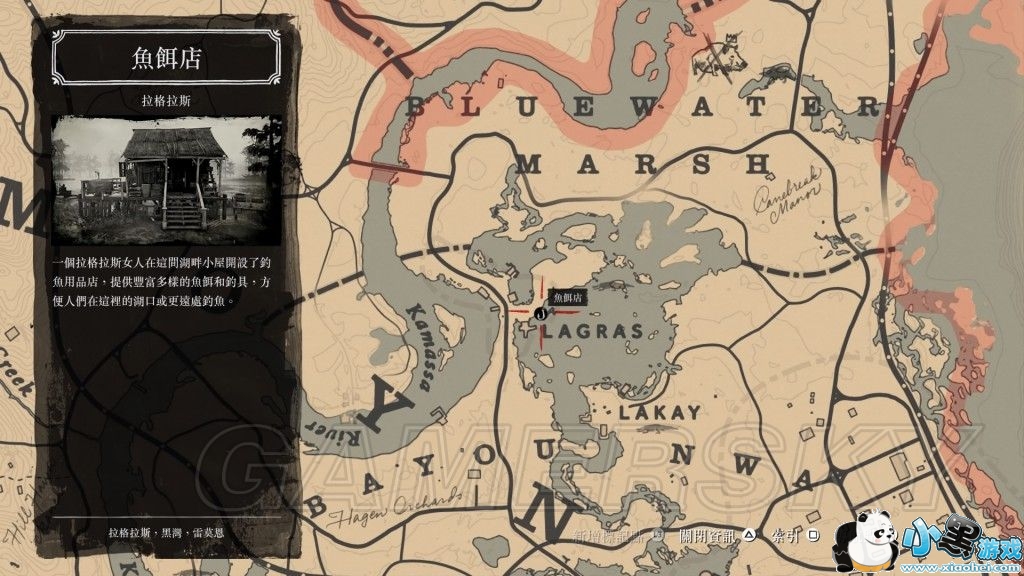Click the 魚餌店 tooltip label on map
1024x576 pixels.
(x=567, y=297)
